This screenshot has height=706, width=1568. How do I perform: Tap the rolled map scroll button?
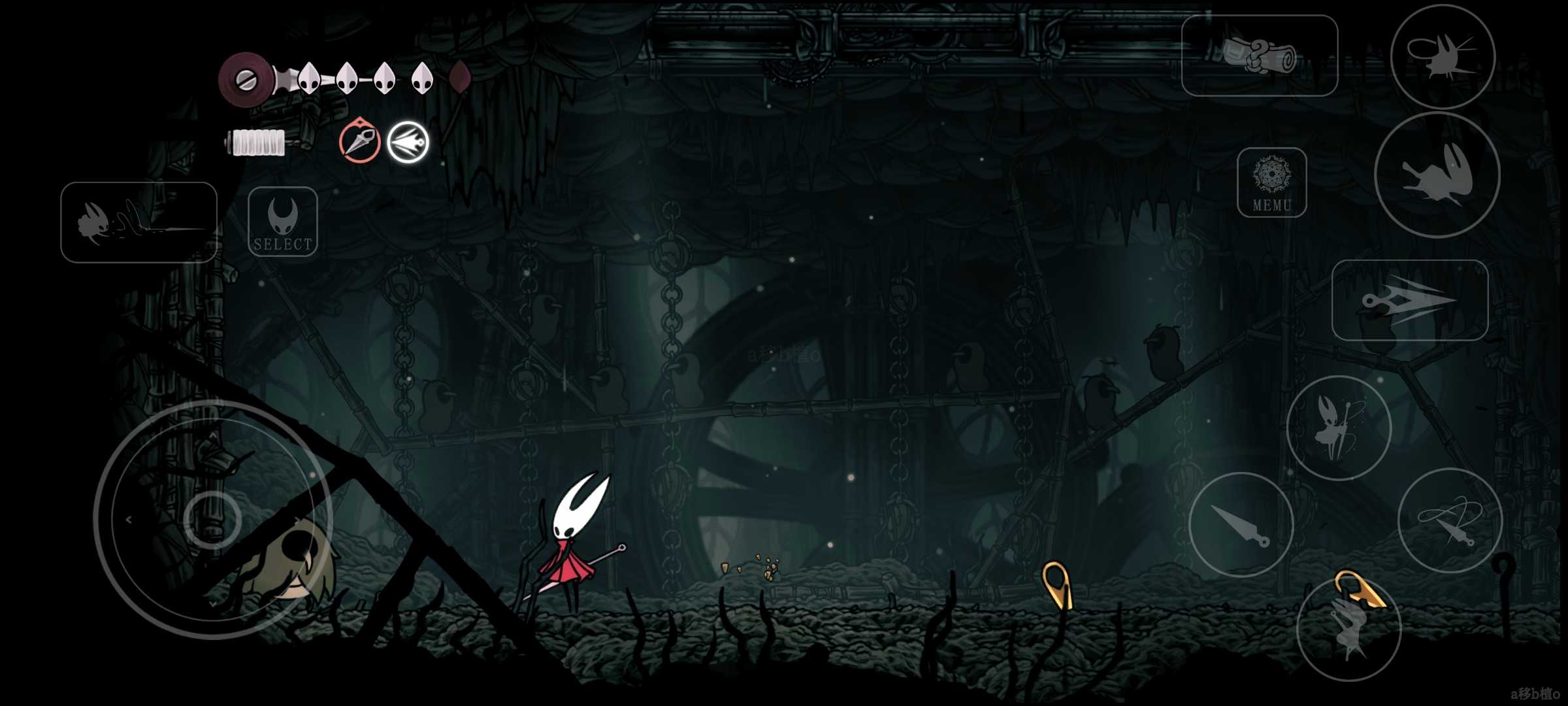coord(1259,56)
